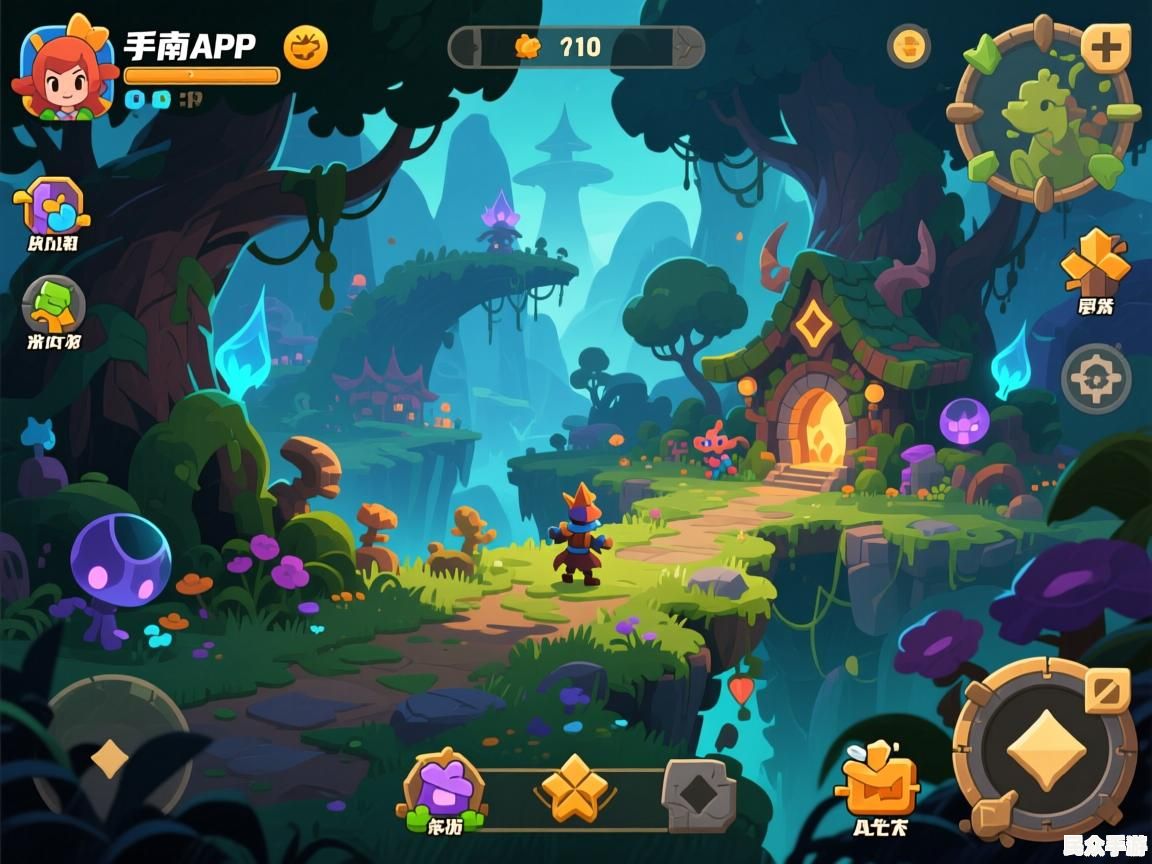
Task: Click the small square button above action wheel
Action: (1107, 690)
